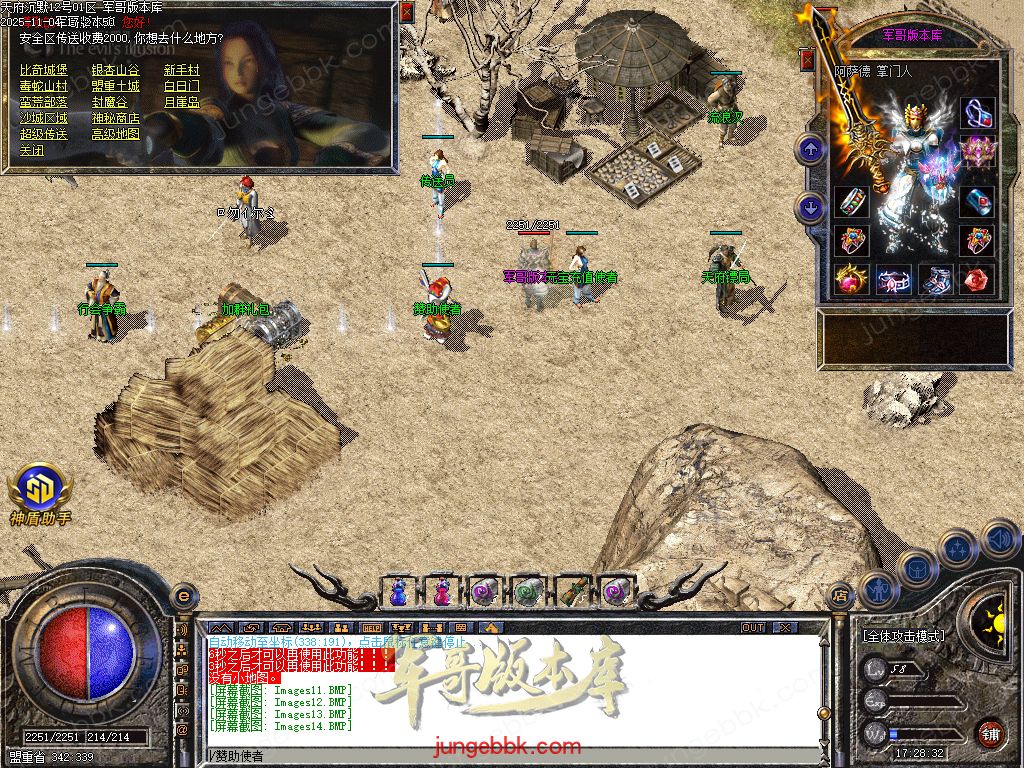The image size is (1024, 768).
Task: Teleport to 比奇城堡
Action: (44, 70)
